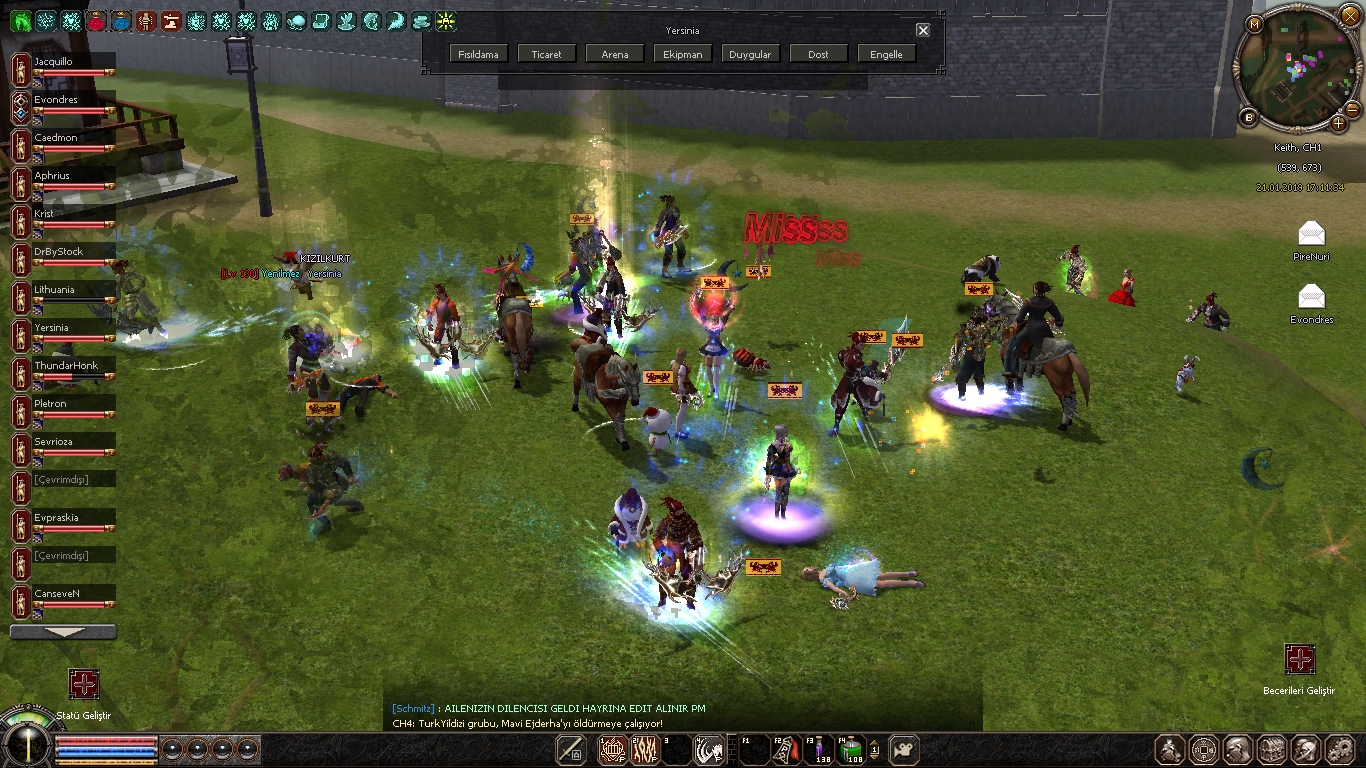This screenshot has width=1366, height=768.
Task: Zoom in the minimap with plus
Action: [x=1338, y=123]
